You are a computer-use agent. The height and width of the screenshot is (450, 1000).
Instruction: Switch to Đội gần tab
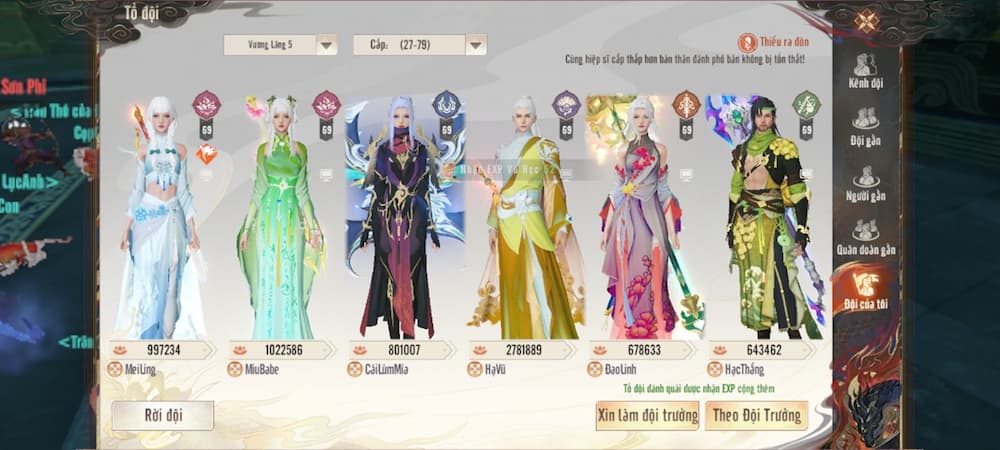866,127
